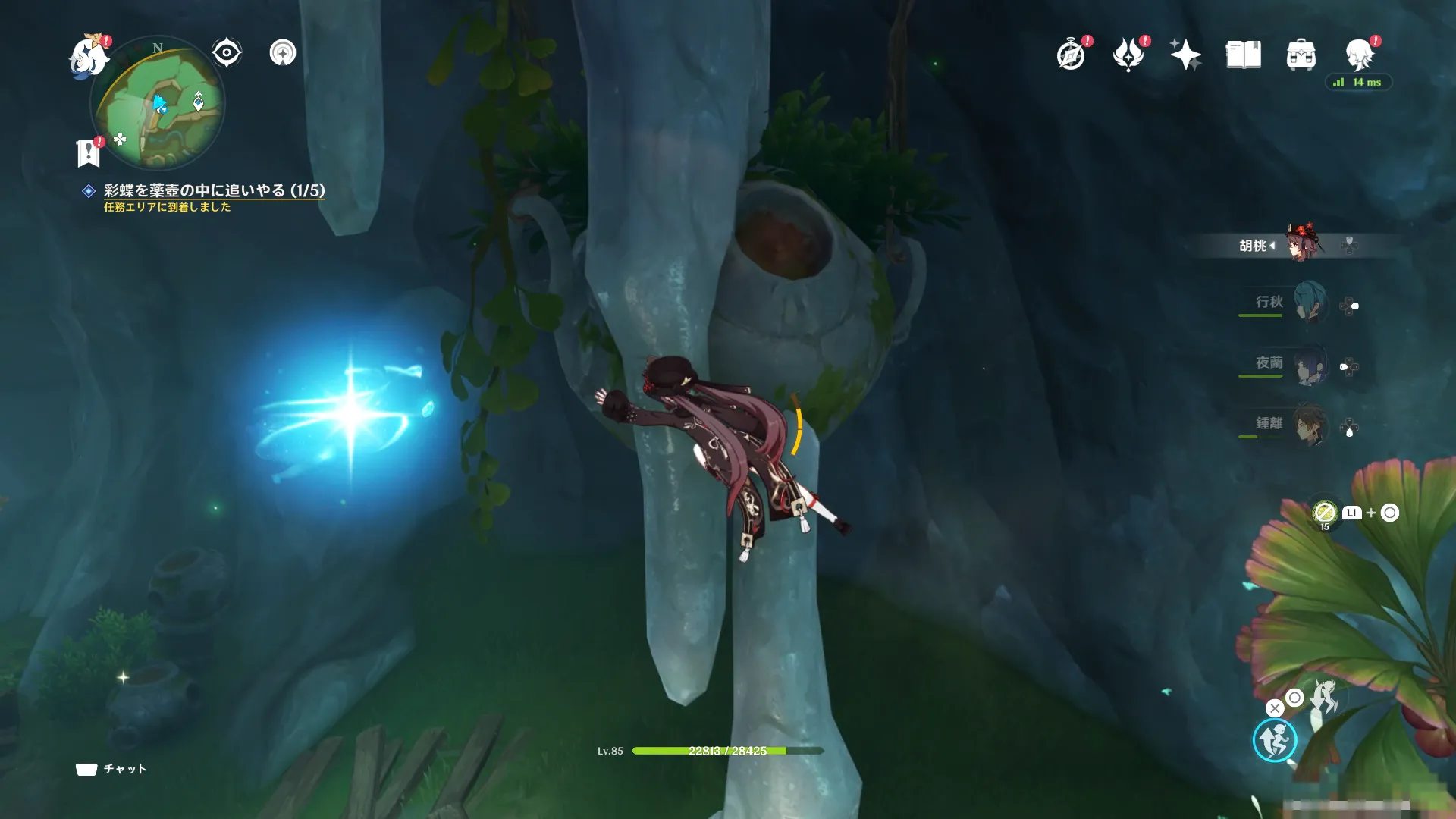This screenshot has height=819, width=1456.
Task: Open the チャット chat box
Action: point(111,769)
